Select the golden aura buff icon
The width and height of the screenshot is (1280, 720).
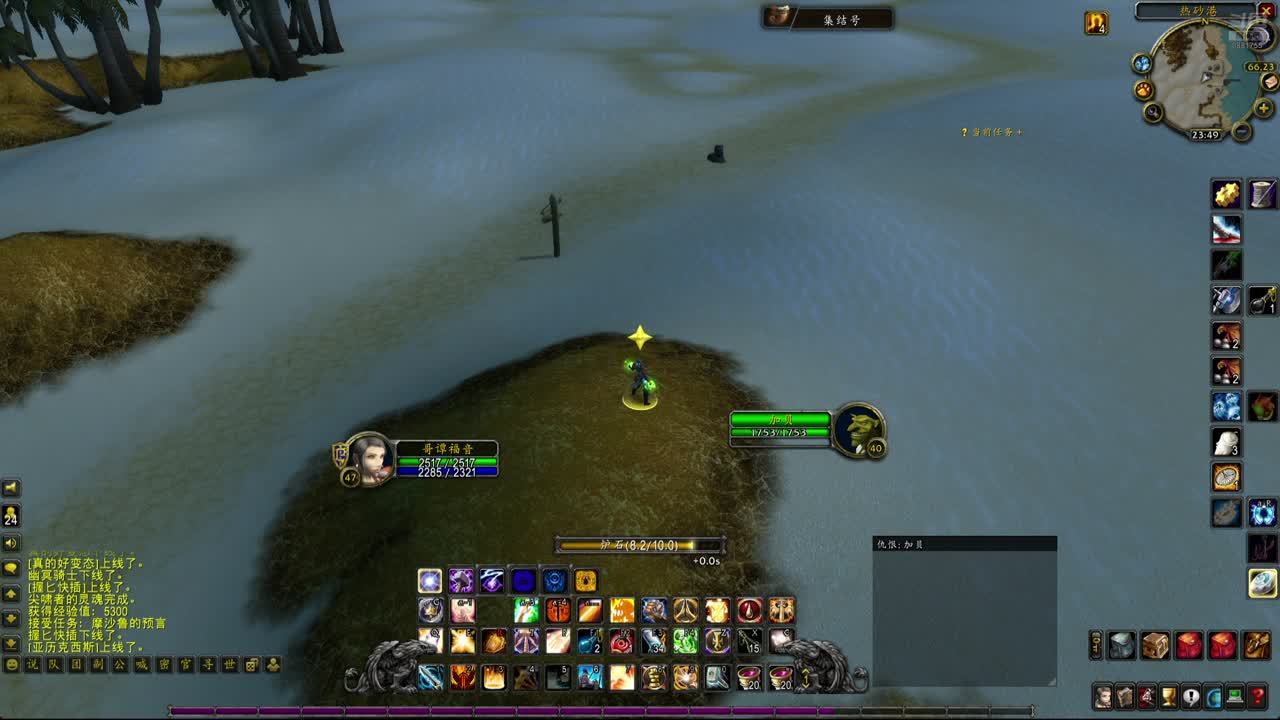click(x=1096, y=23)
